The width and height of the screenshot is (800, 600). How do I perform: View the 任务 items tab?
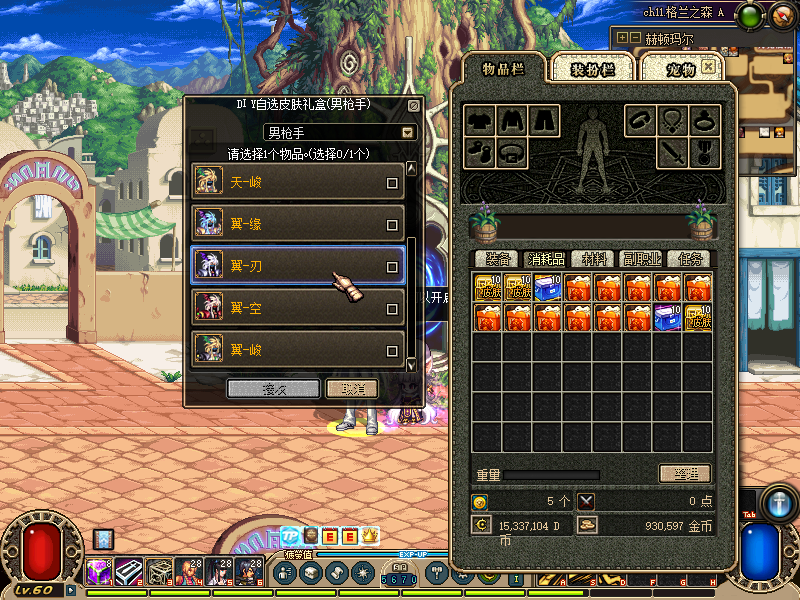[689, 259]
